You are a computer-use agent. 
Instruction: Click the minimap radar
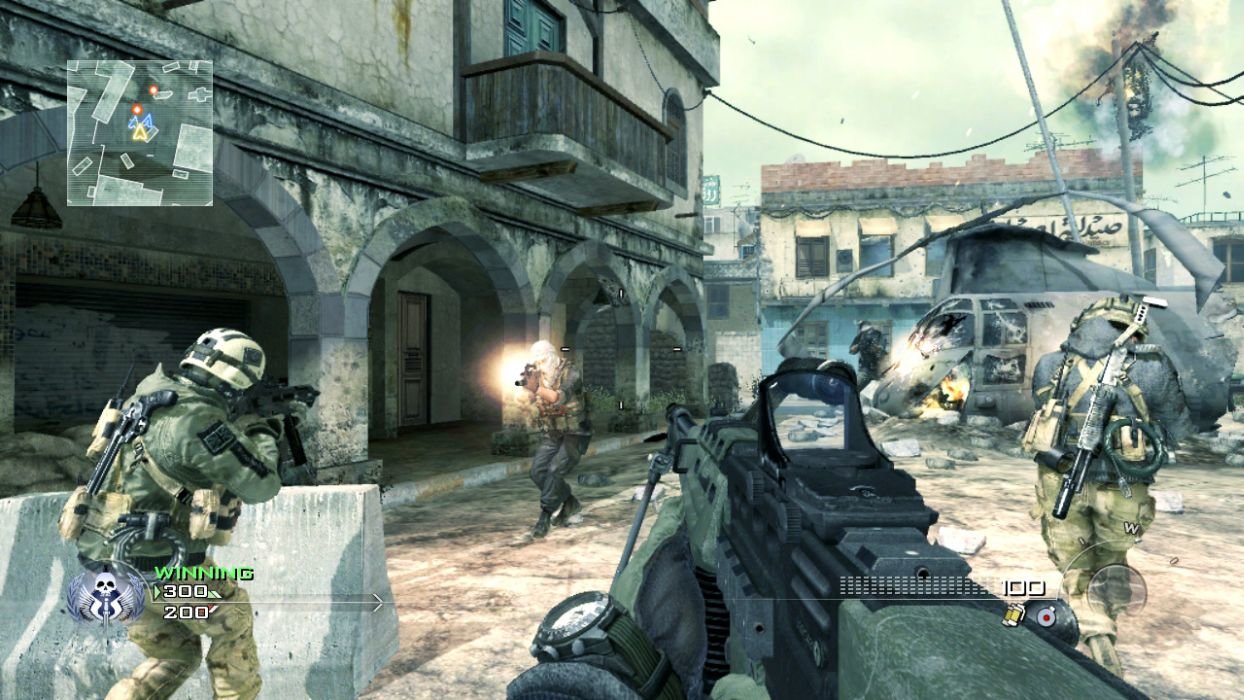(x=140, y=133)
